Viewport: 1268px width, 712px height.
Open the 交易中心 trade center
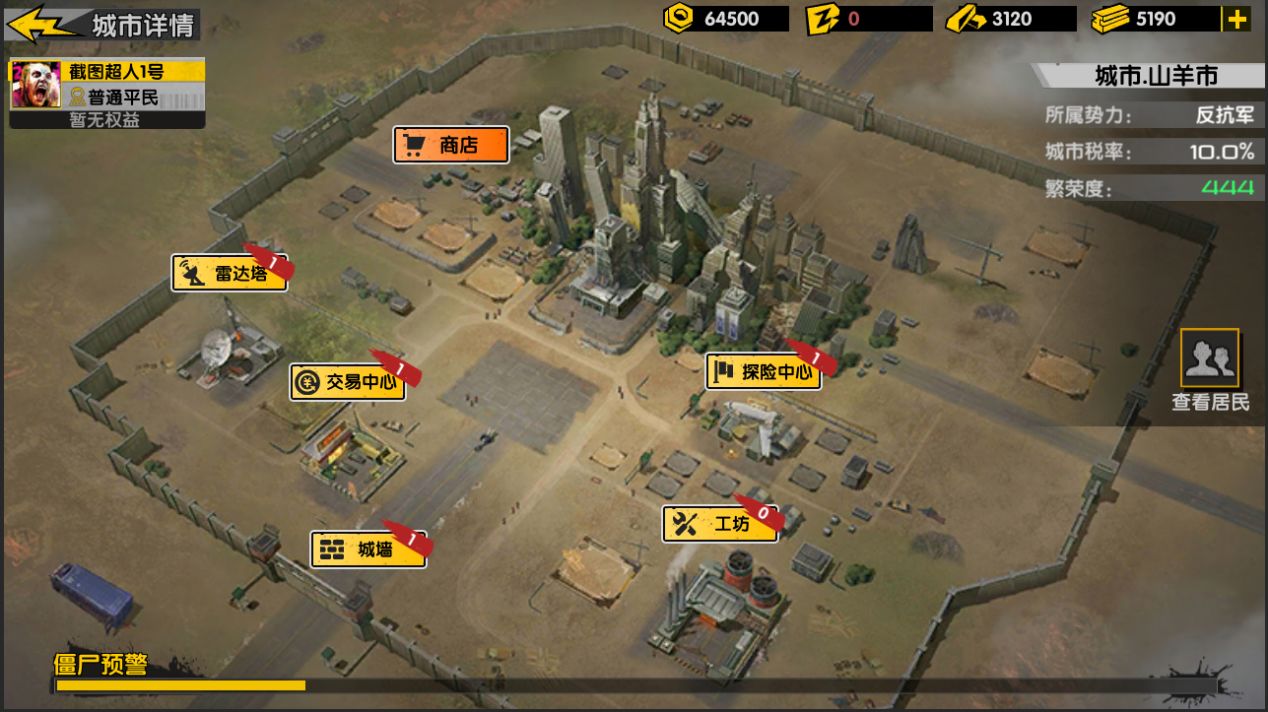(348, 382)
